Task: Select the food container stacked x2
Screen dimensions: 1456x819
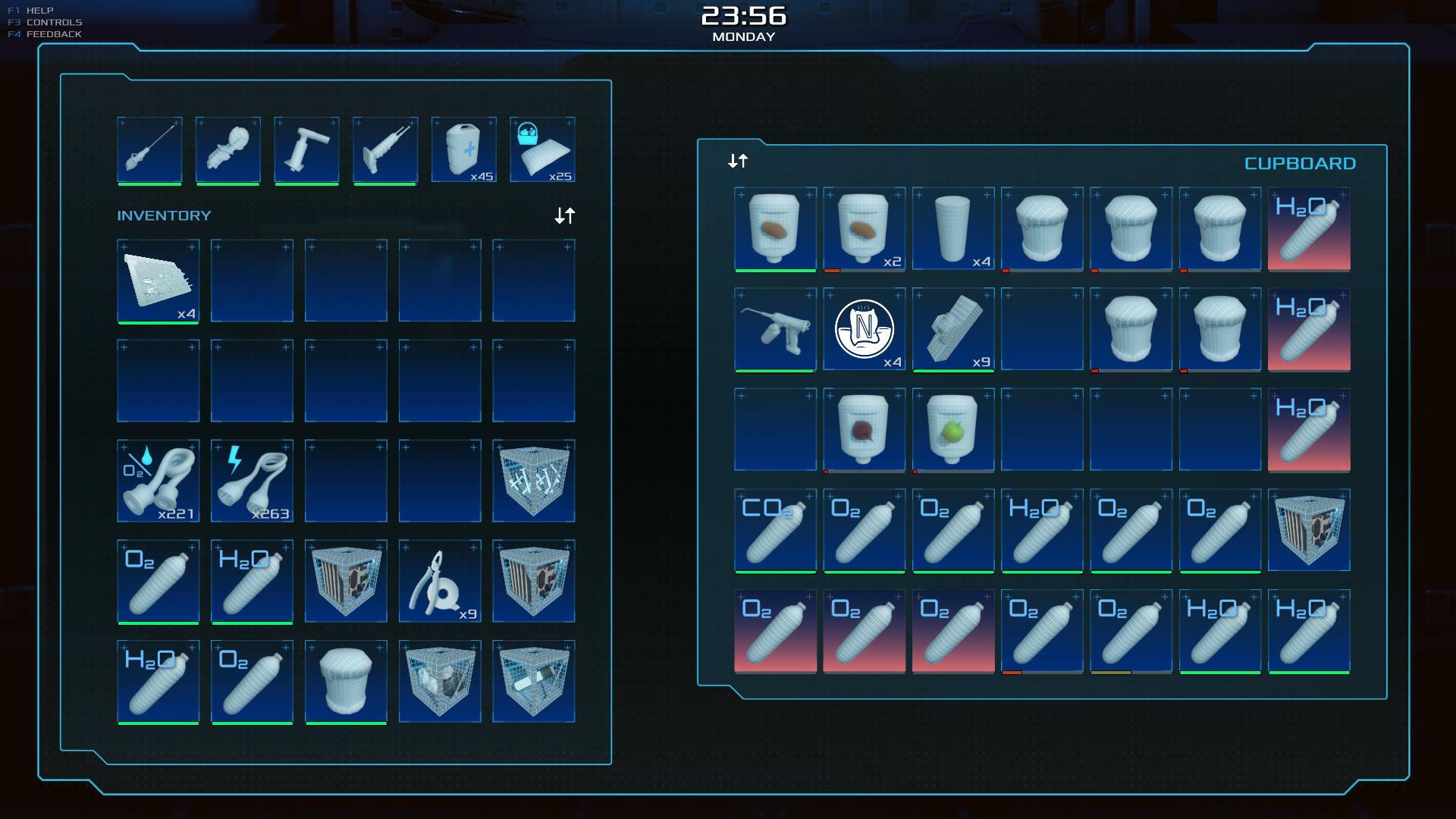Action: (864, 228)
